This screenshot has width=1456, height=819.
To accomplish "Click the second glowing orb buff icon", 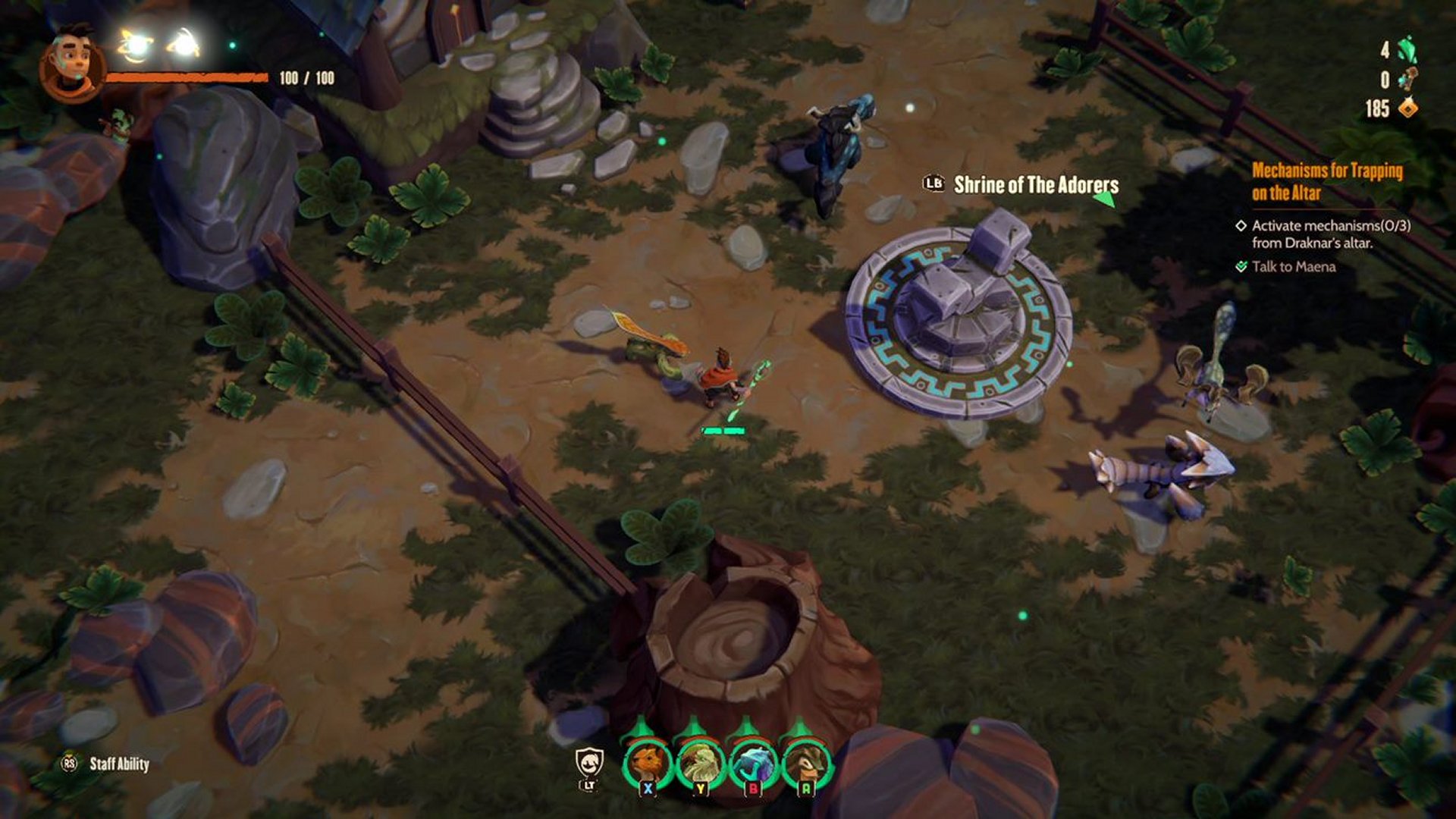I will pos(184,44).
